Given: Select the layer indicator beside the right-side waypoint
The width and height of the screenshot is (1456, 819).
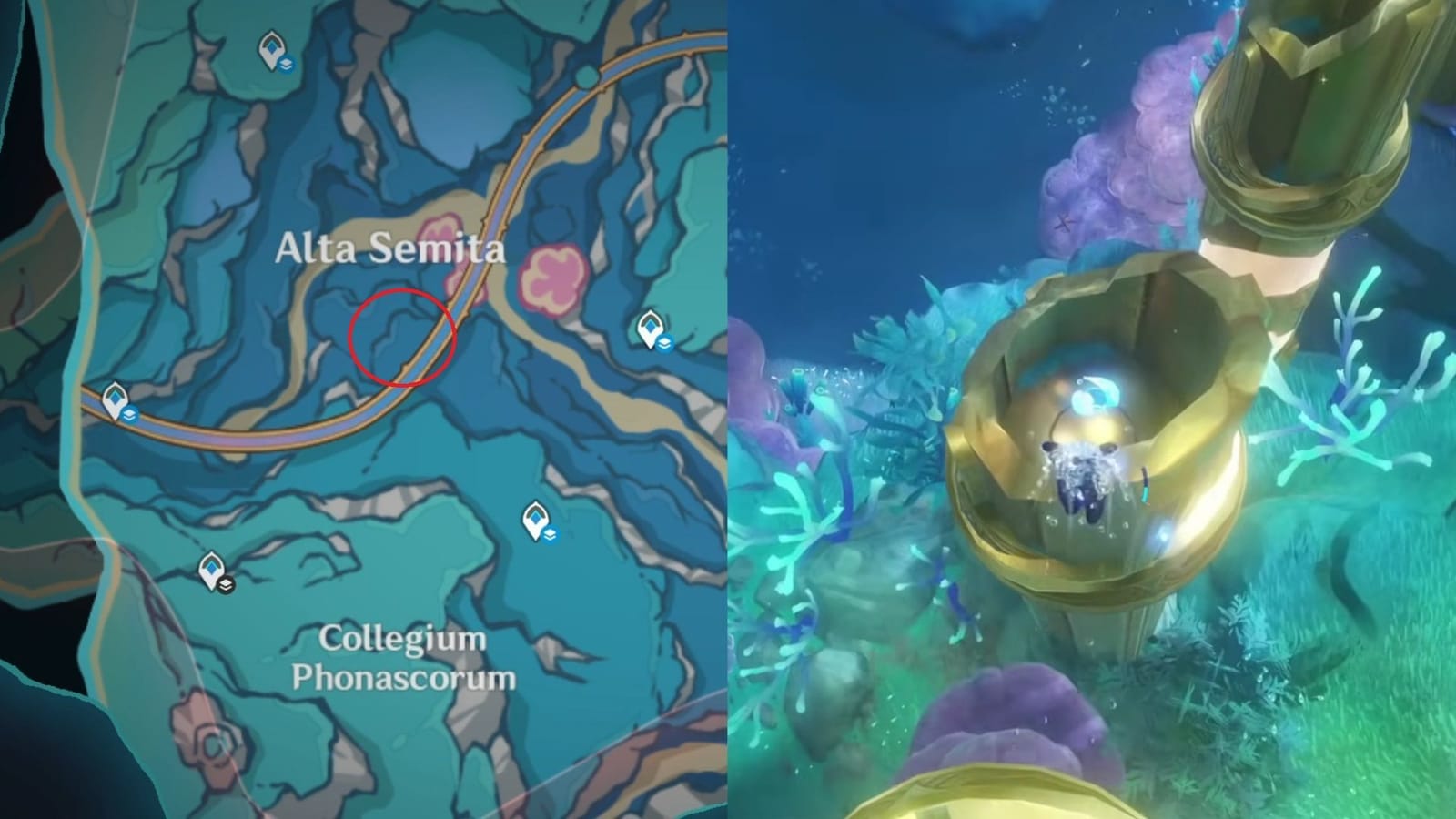Looking at the screenshot, I should [667, 343].
